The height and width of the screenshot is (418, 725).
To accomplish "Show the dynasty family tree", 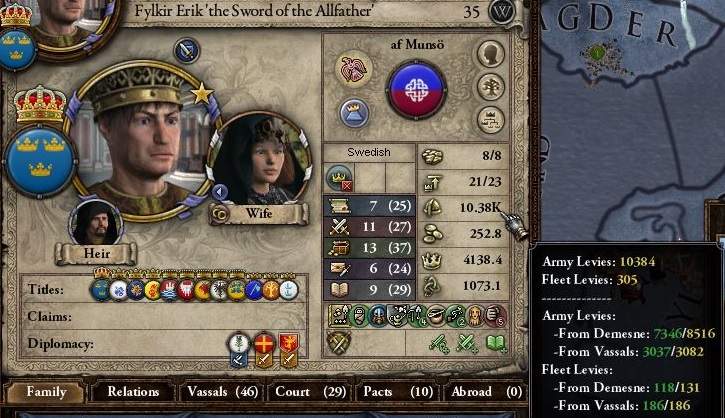I will pyautogui.click(x=489, y=87).
